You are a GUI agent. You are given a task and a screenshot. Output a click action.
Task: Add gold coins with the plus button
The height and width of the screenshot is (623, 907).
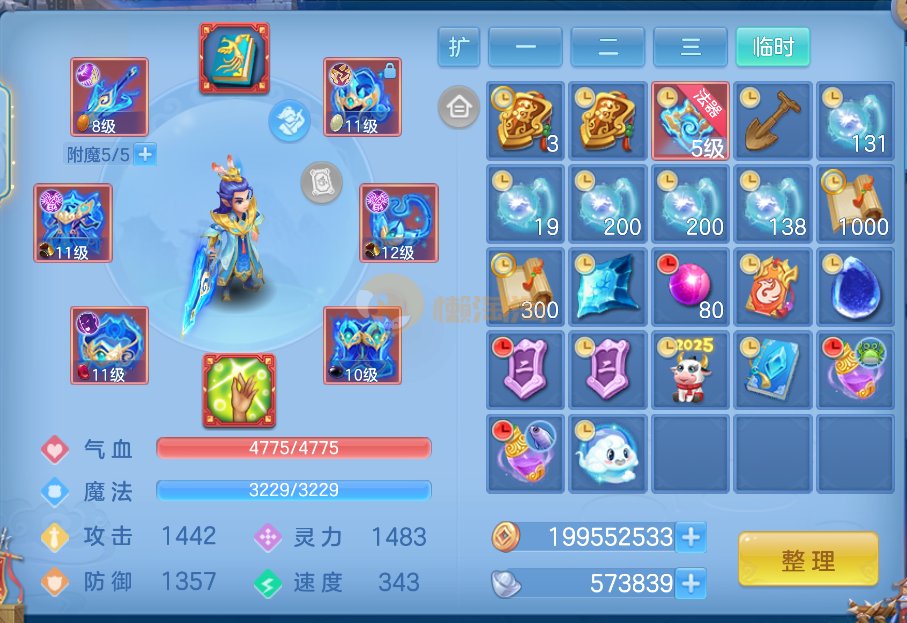click(691, 537)
